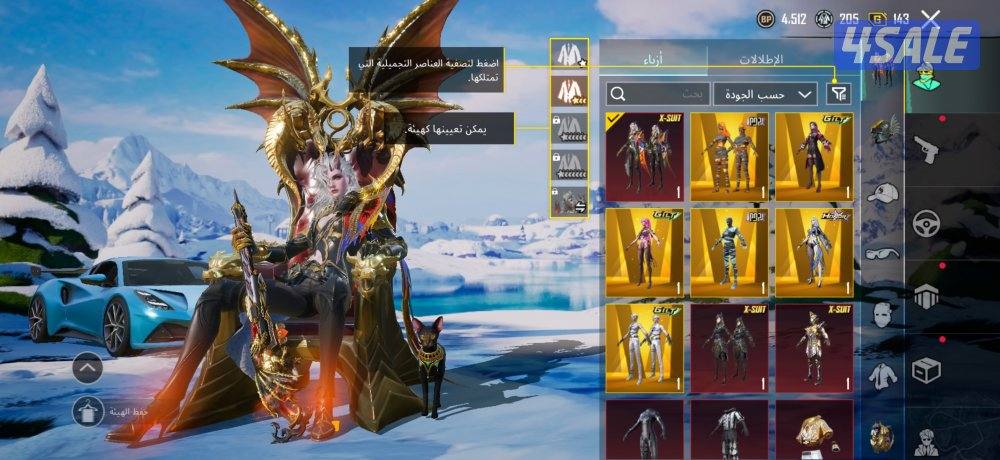Viewport: 1000px width, 460px height.
Task: Open the crate box category
Action: (x=927, y=370)
